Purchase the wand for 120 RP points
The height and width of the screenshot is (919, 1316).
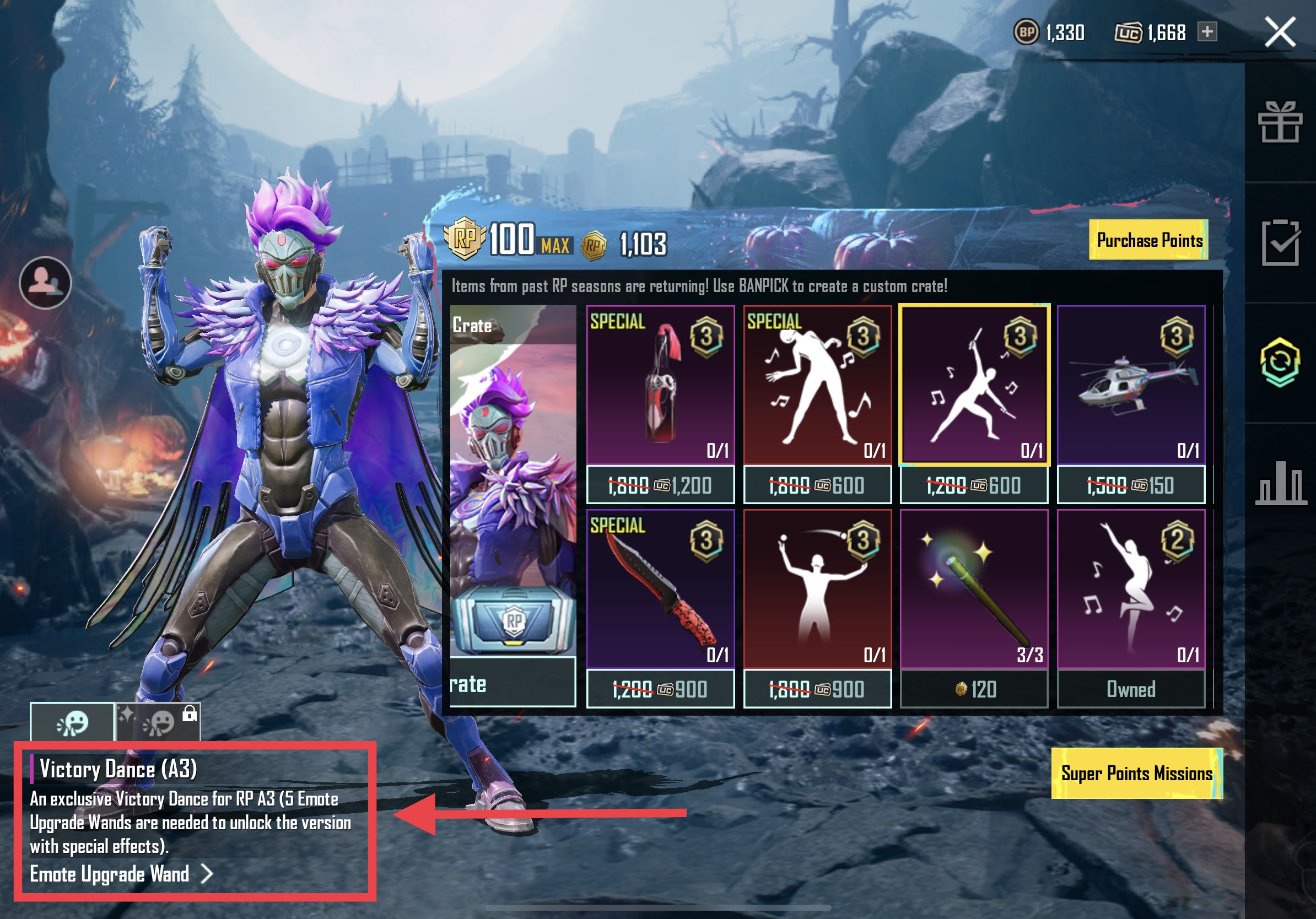[x=974, y=689]
